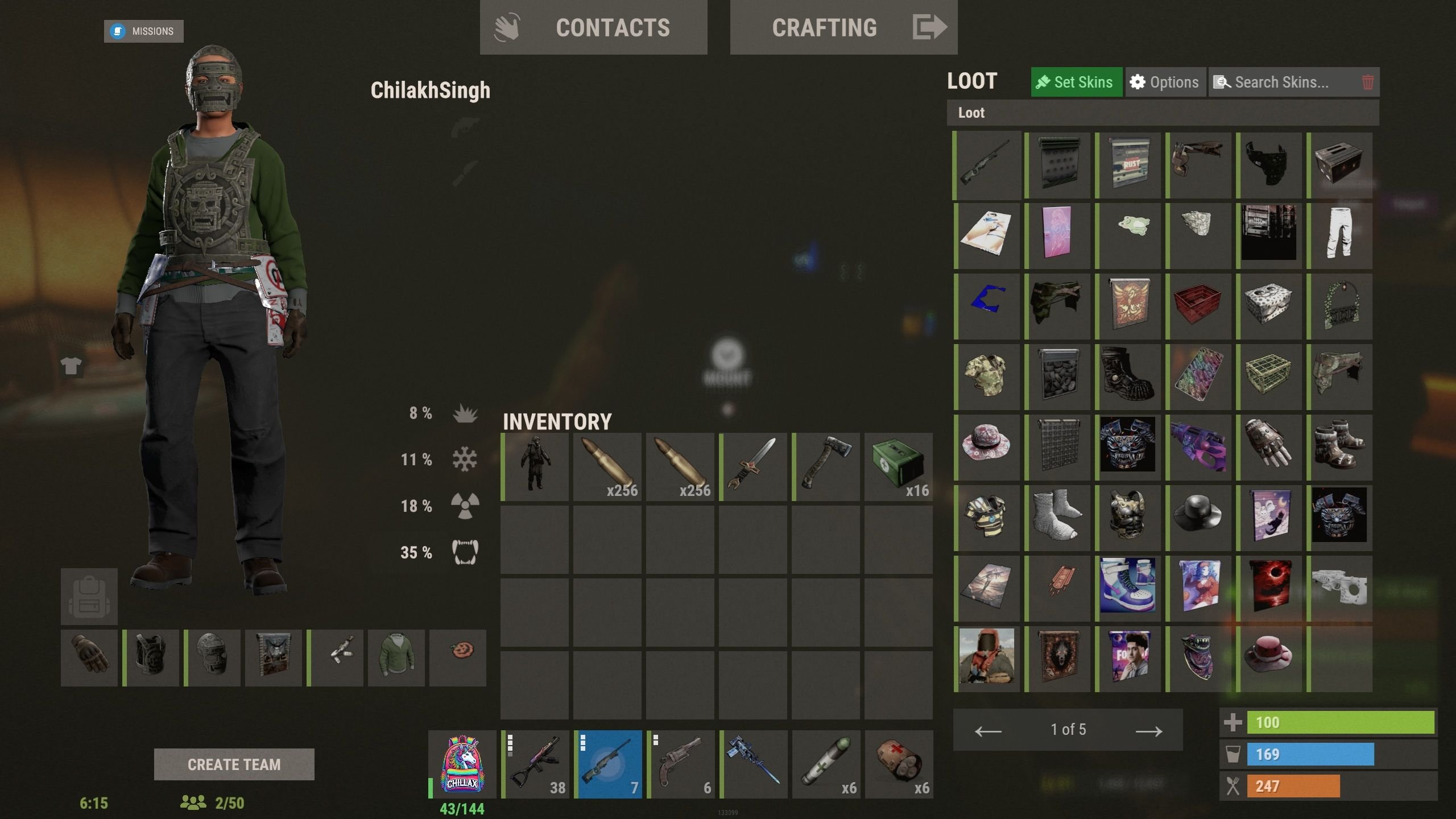
Task: Select the revolver in the hotbar
Action: click(x=680, y=764)
